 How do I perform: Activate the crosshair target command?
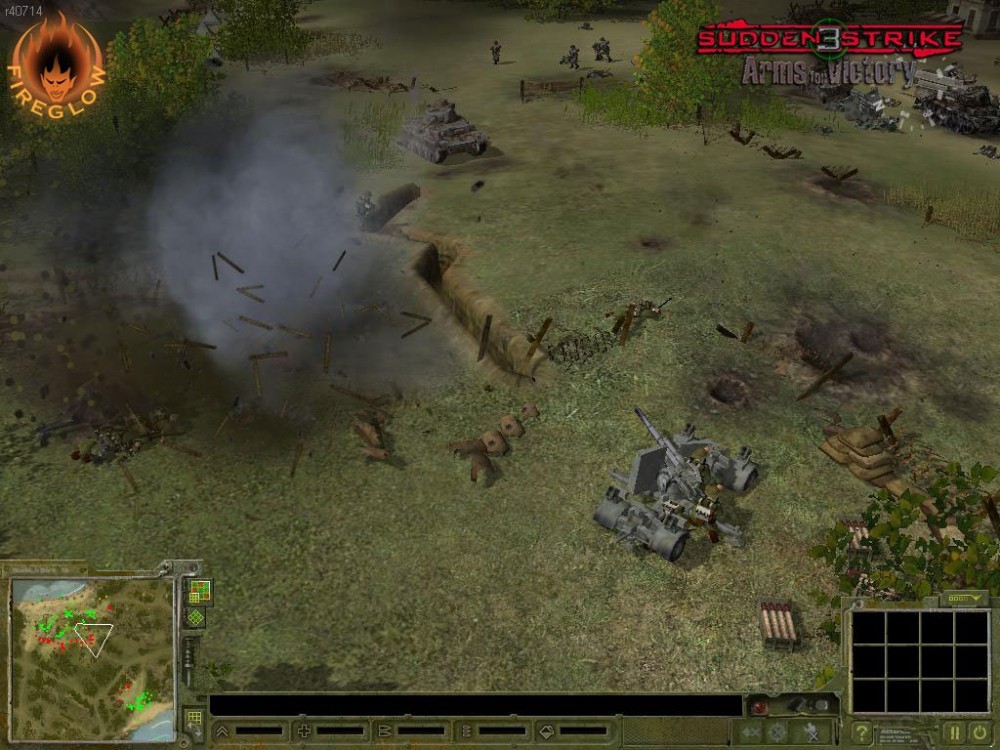[776, 733]
